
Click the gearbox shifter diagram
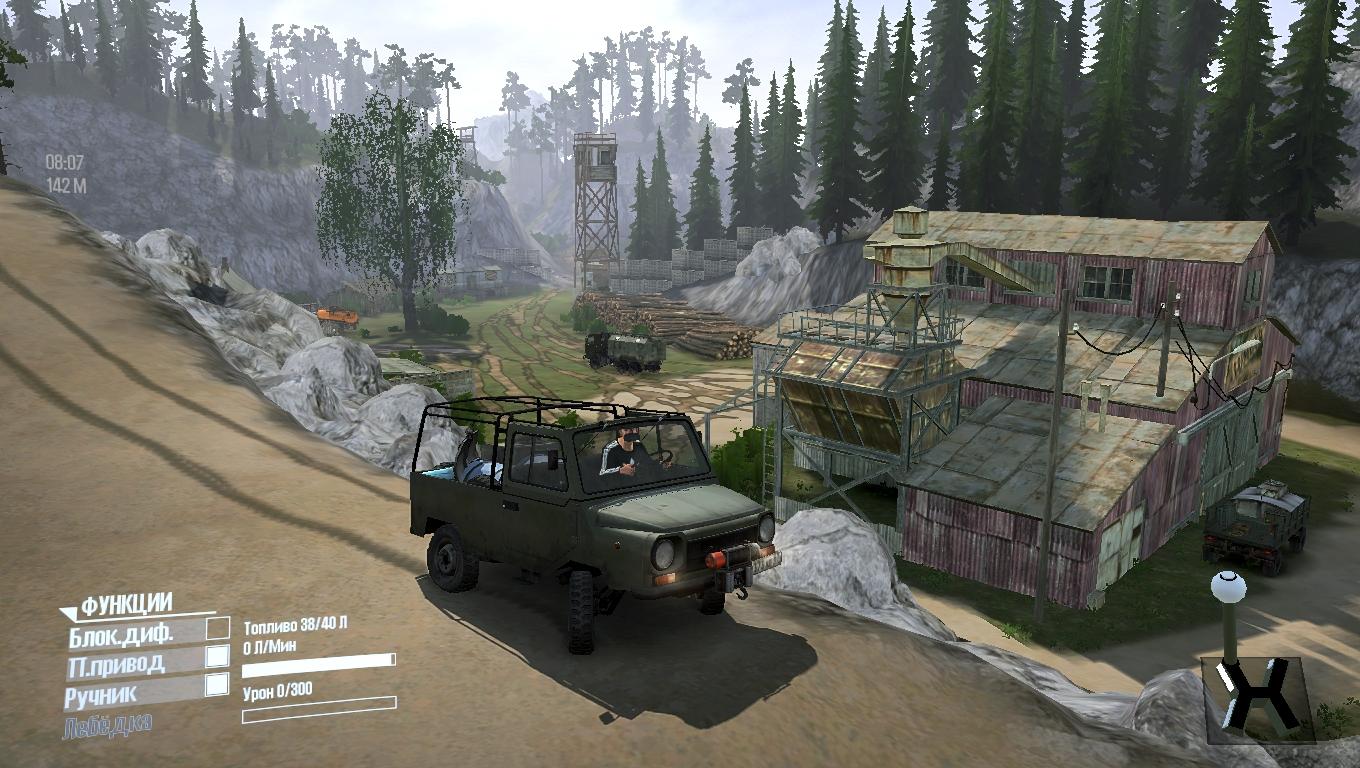tap(1257, 693)
